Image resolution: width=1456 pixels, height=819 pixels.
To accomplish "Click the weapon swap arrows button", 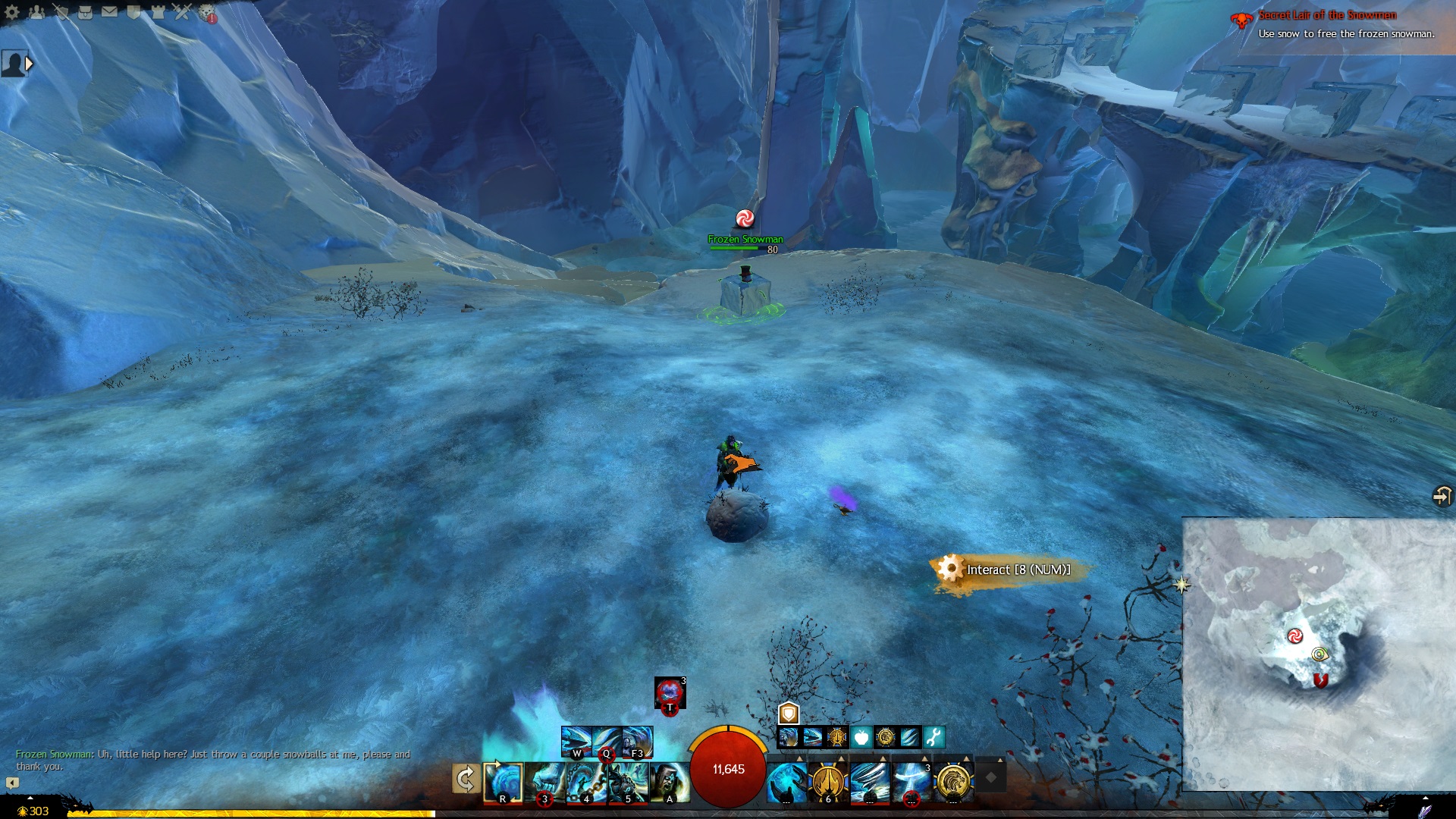I will tap(465, 779).
